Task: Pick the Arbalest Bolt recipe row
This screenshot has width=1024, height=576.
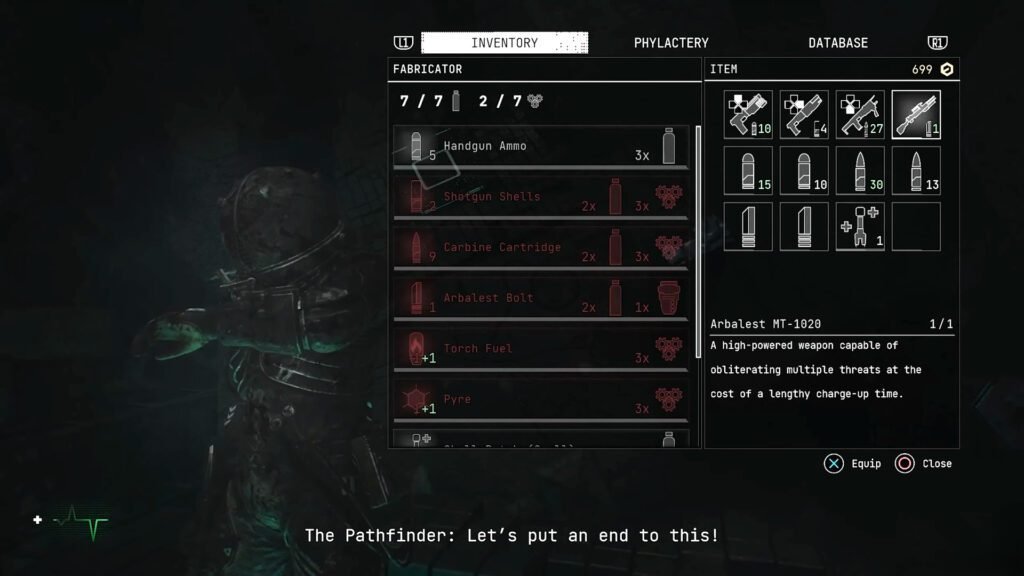Action: point(541,298)
